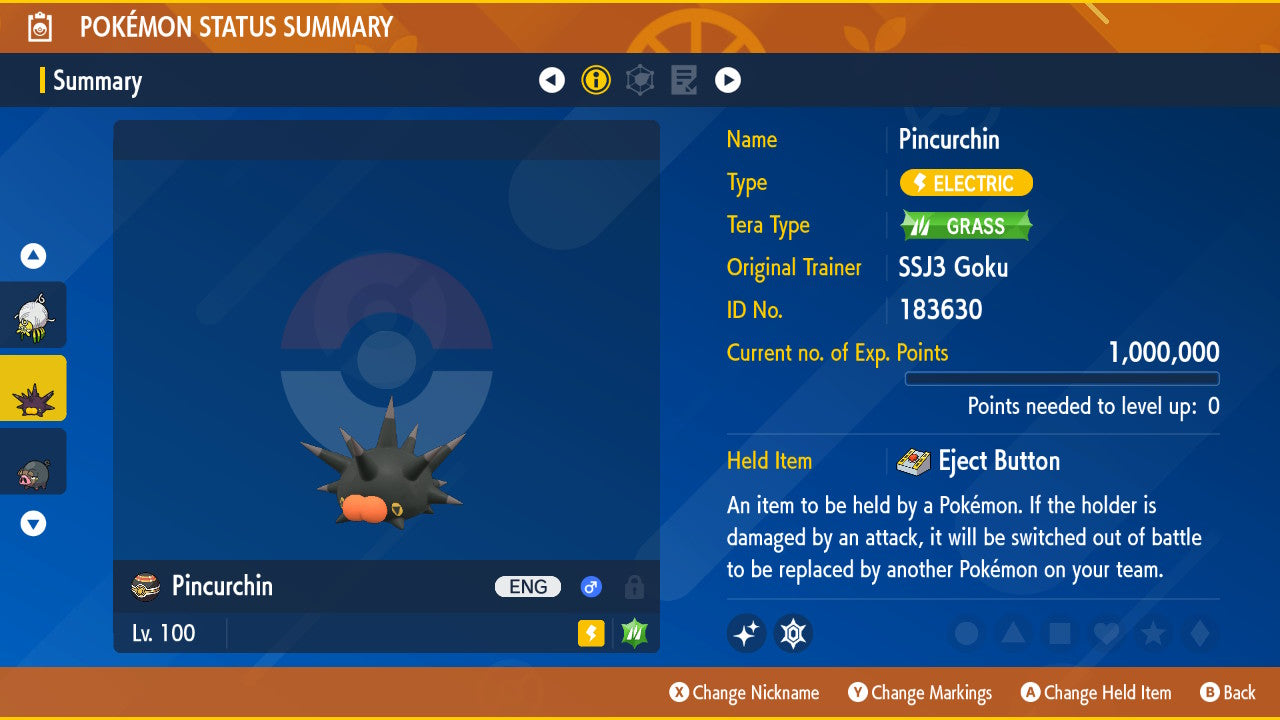
Task: Show the next Pokémon with down arrow
Action: click(x=34, y=523)
